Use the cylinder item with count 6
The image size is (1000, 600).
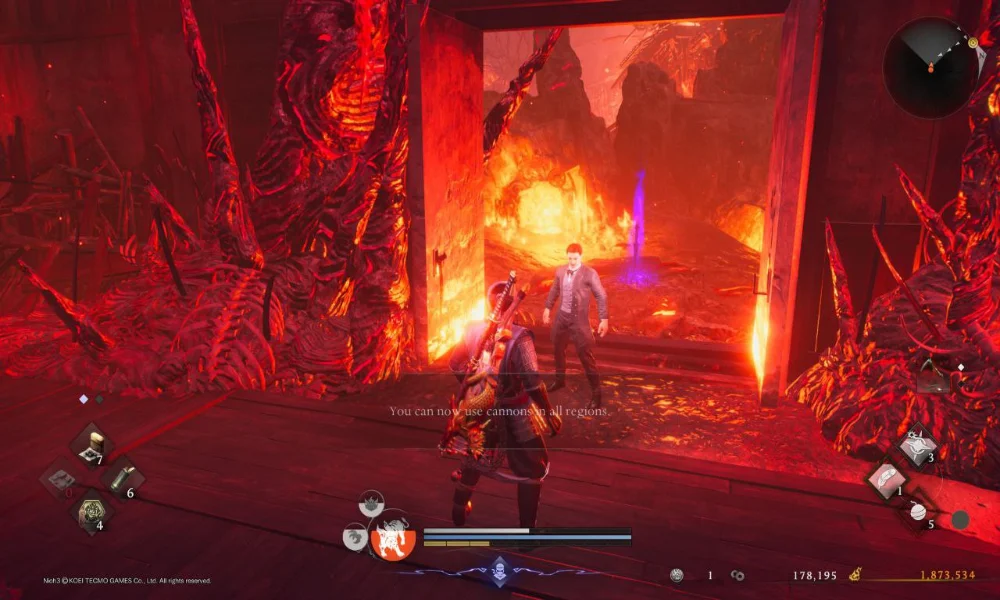coord(121,477)
